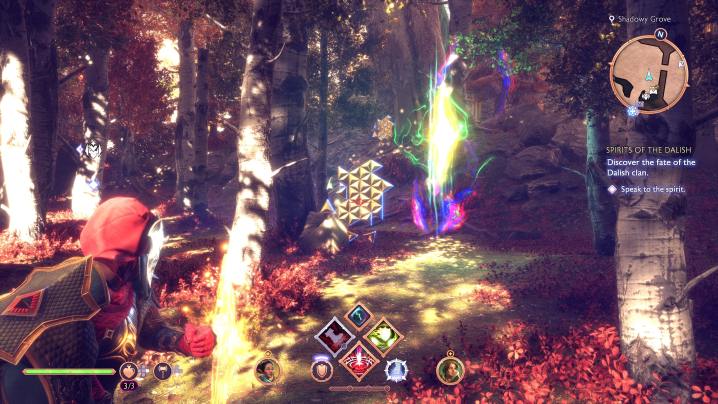This screenshot has height=404, width=718.
Task: Open the circular minimap
Action: pos(647,74)
